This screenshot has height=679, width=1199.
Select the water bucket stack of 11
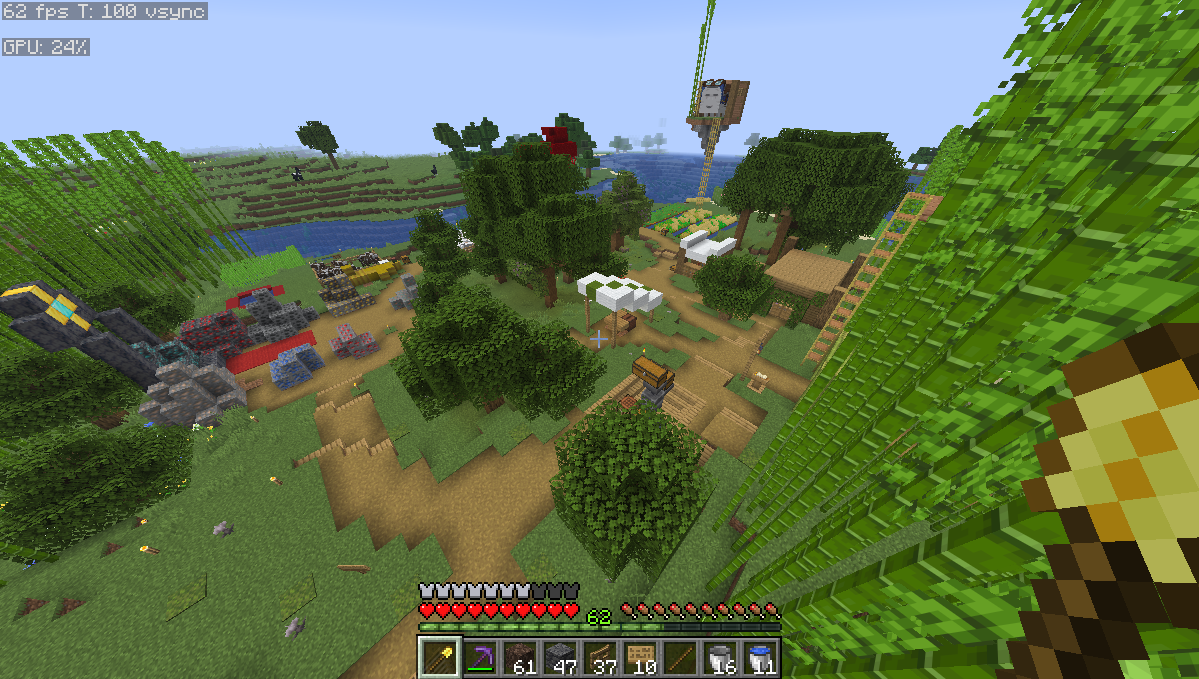[x=760, y=657]
